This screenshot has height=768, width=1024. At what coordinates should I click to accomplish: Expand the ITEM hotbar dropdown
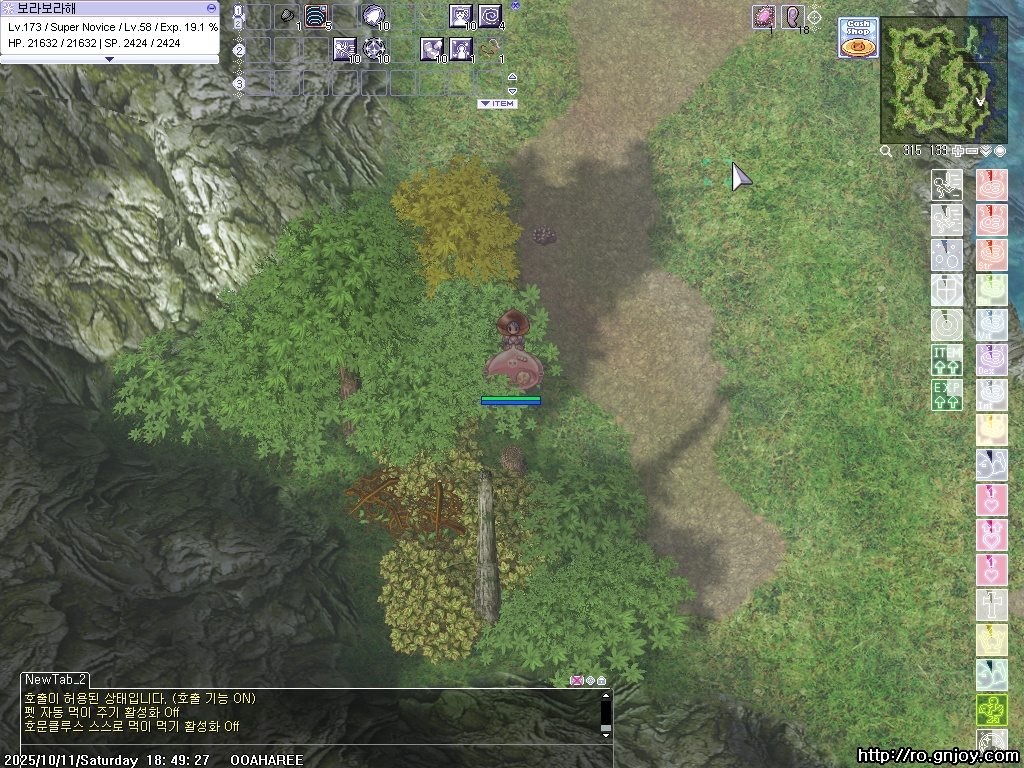(497, 104)
